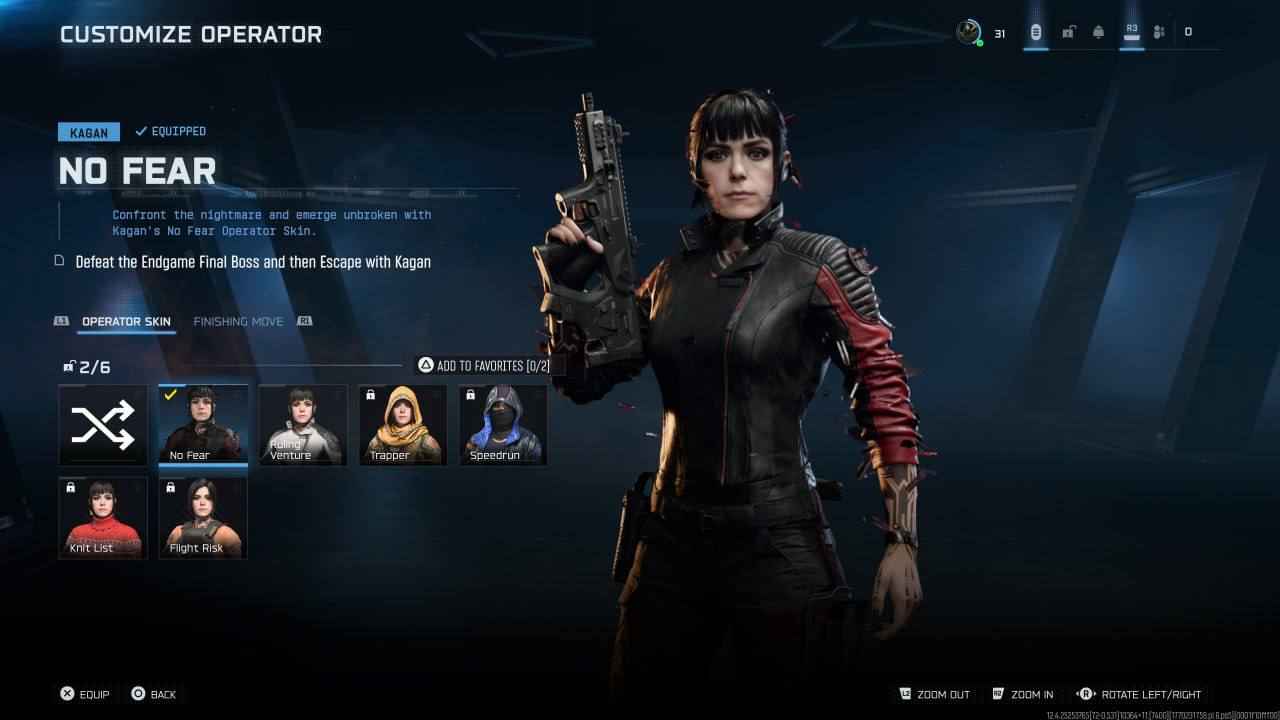Open the notifications bell
Screen dimensions: 1280x720
[x=1098, y=32]
